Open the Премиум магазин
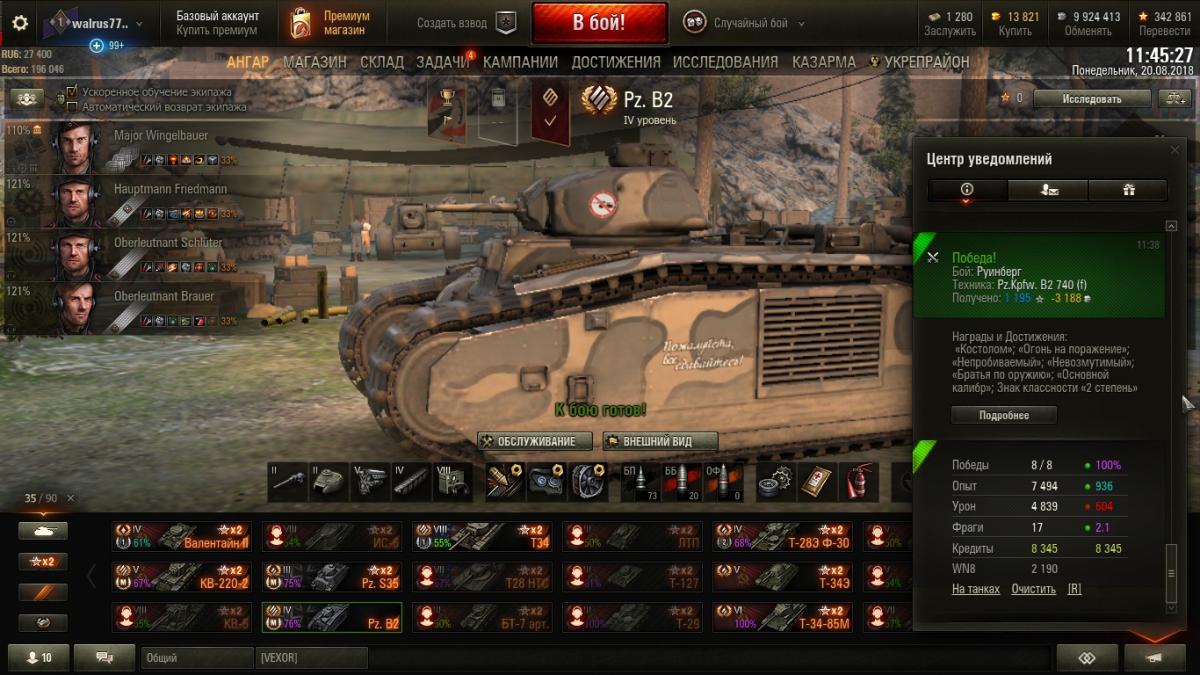This screenshot has width=1200, height=675. (x=330, y=23)
